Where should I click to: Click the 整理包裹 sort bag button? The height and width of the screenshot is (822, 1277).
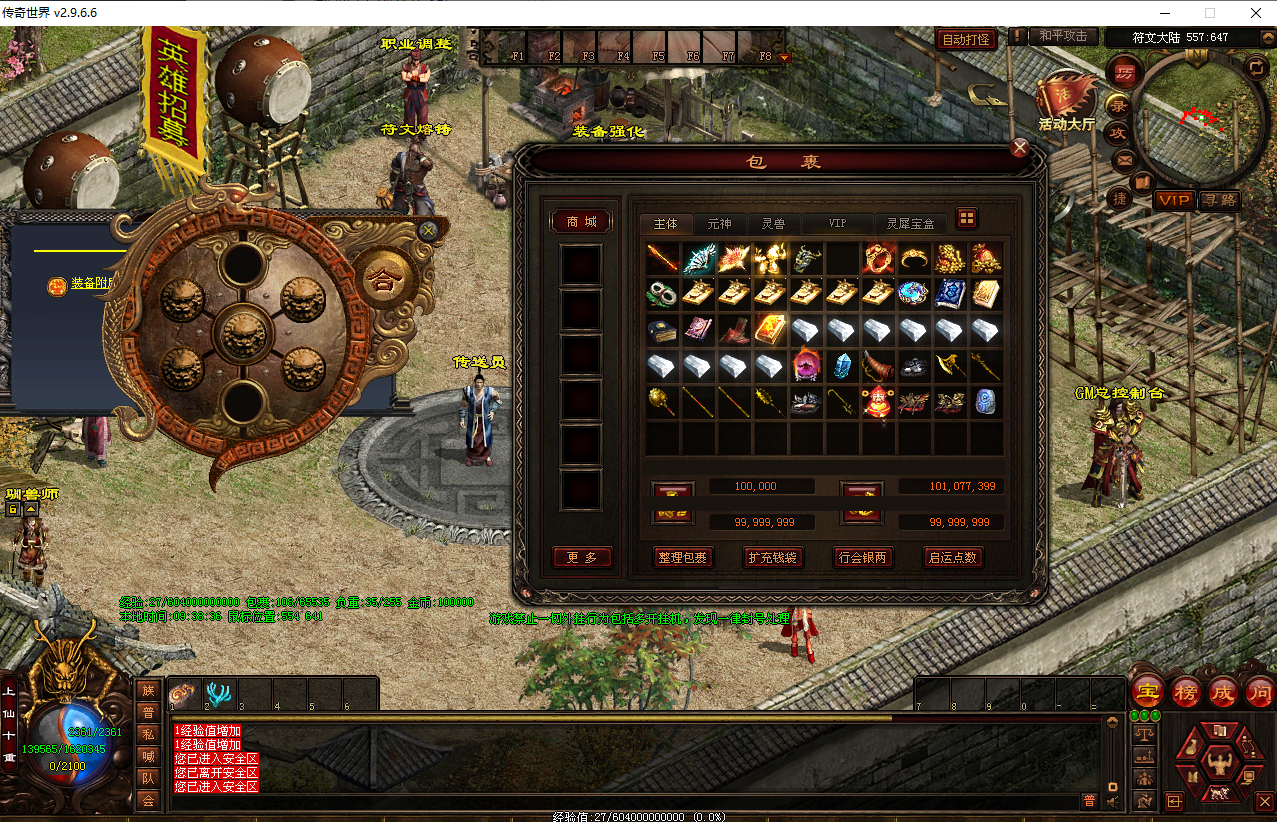pyautogui.click(x=683, y=557)
